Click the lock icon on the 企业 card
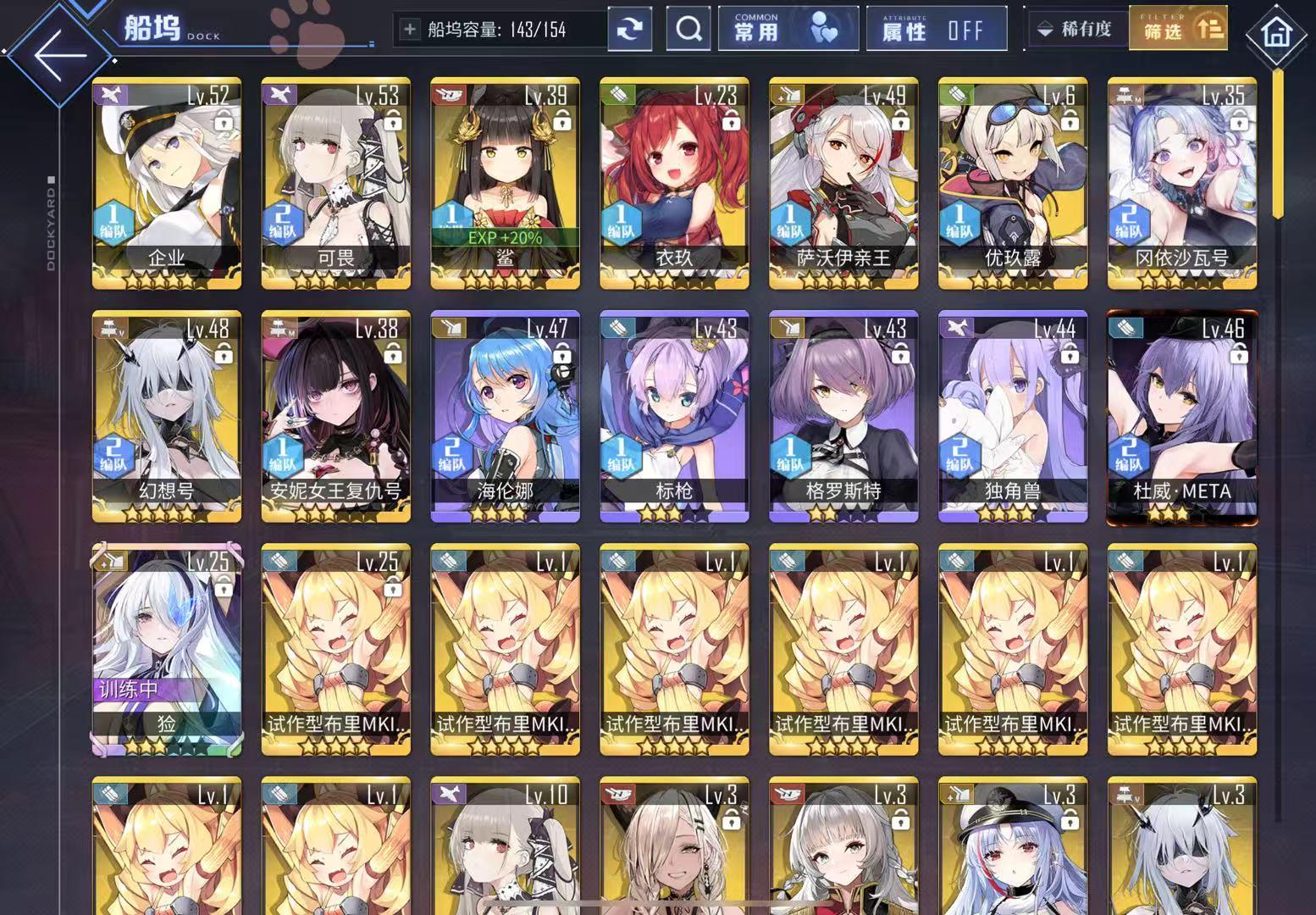 pyautogui.click(x=225, y=125)
